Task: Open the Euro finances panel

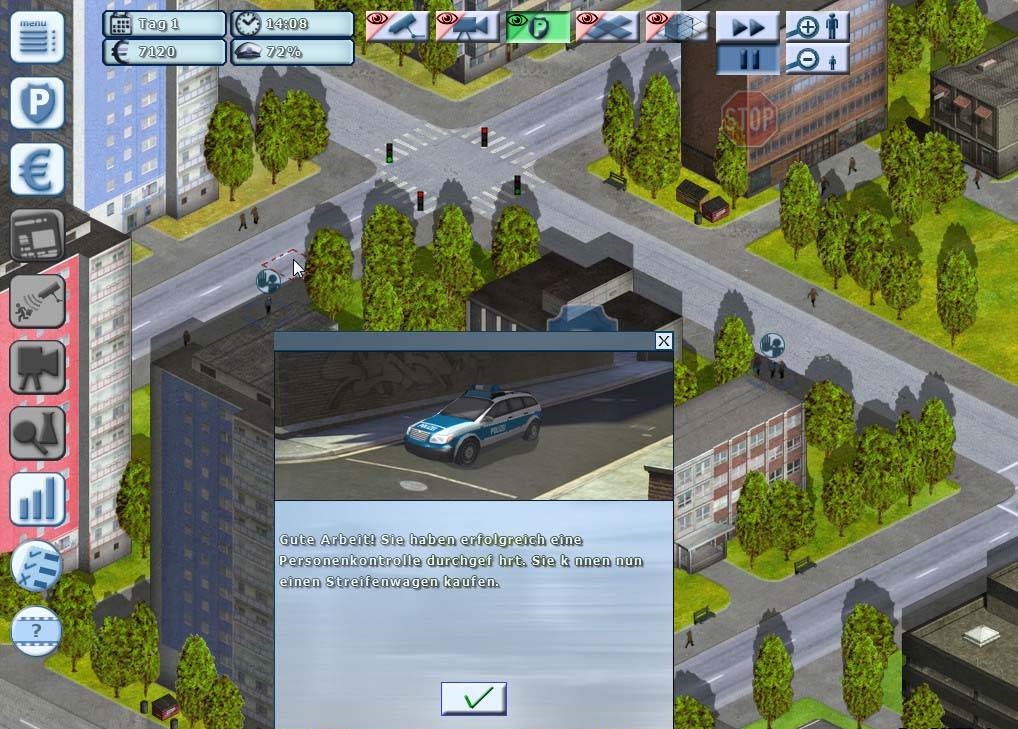Action: [x=37, y=168]
